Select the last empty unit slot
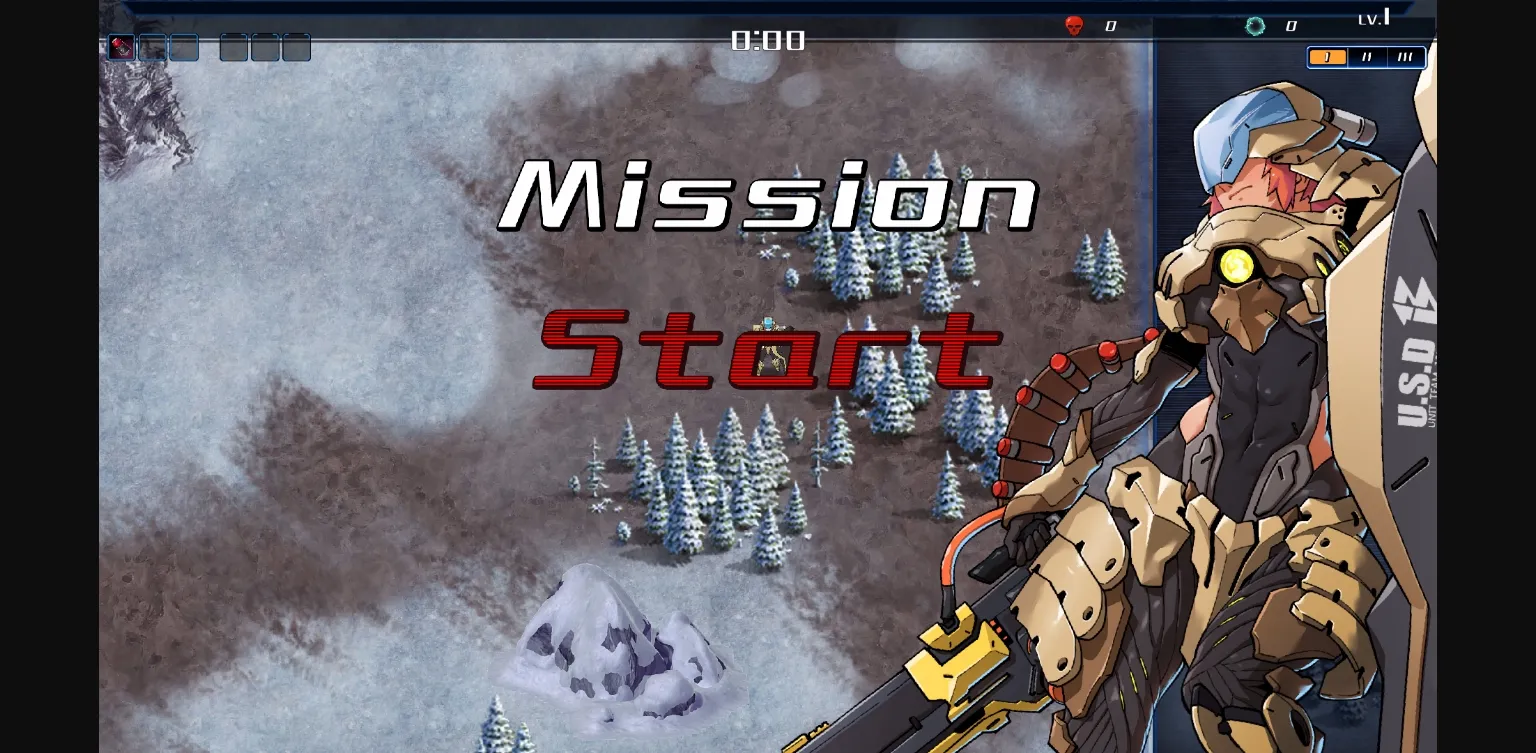 pyautogui.click(x=296, y=47)
